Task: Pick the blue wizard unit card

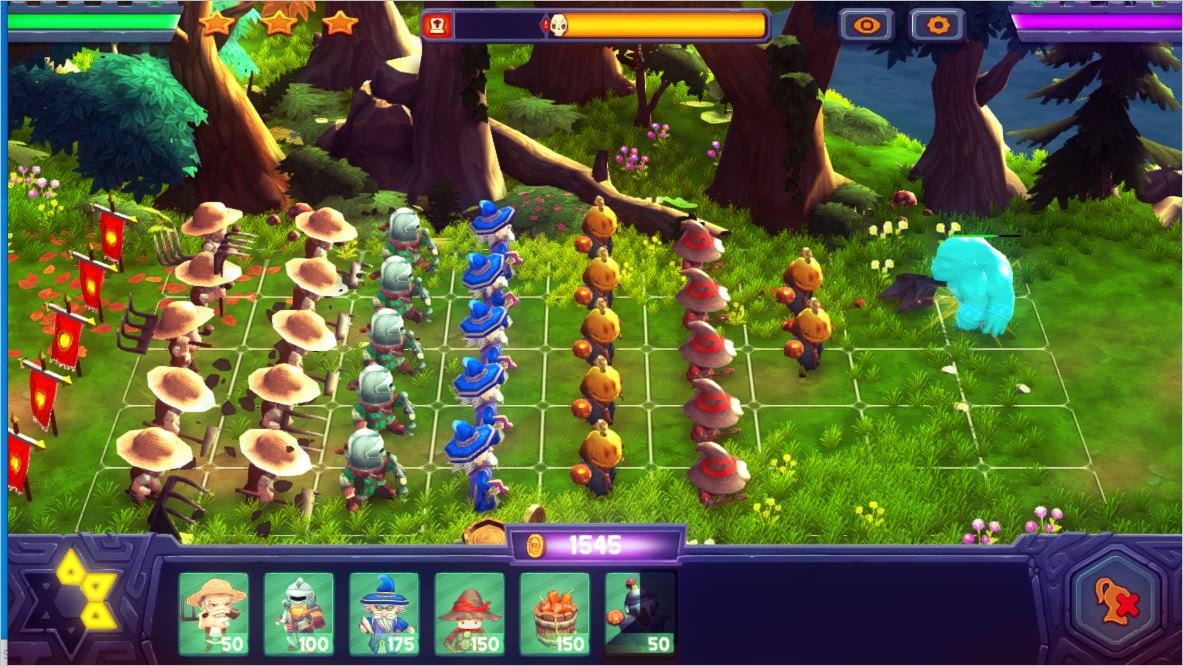Action: coord(384,614)
